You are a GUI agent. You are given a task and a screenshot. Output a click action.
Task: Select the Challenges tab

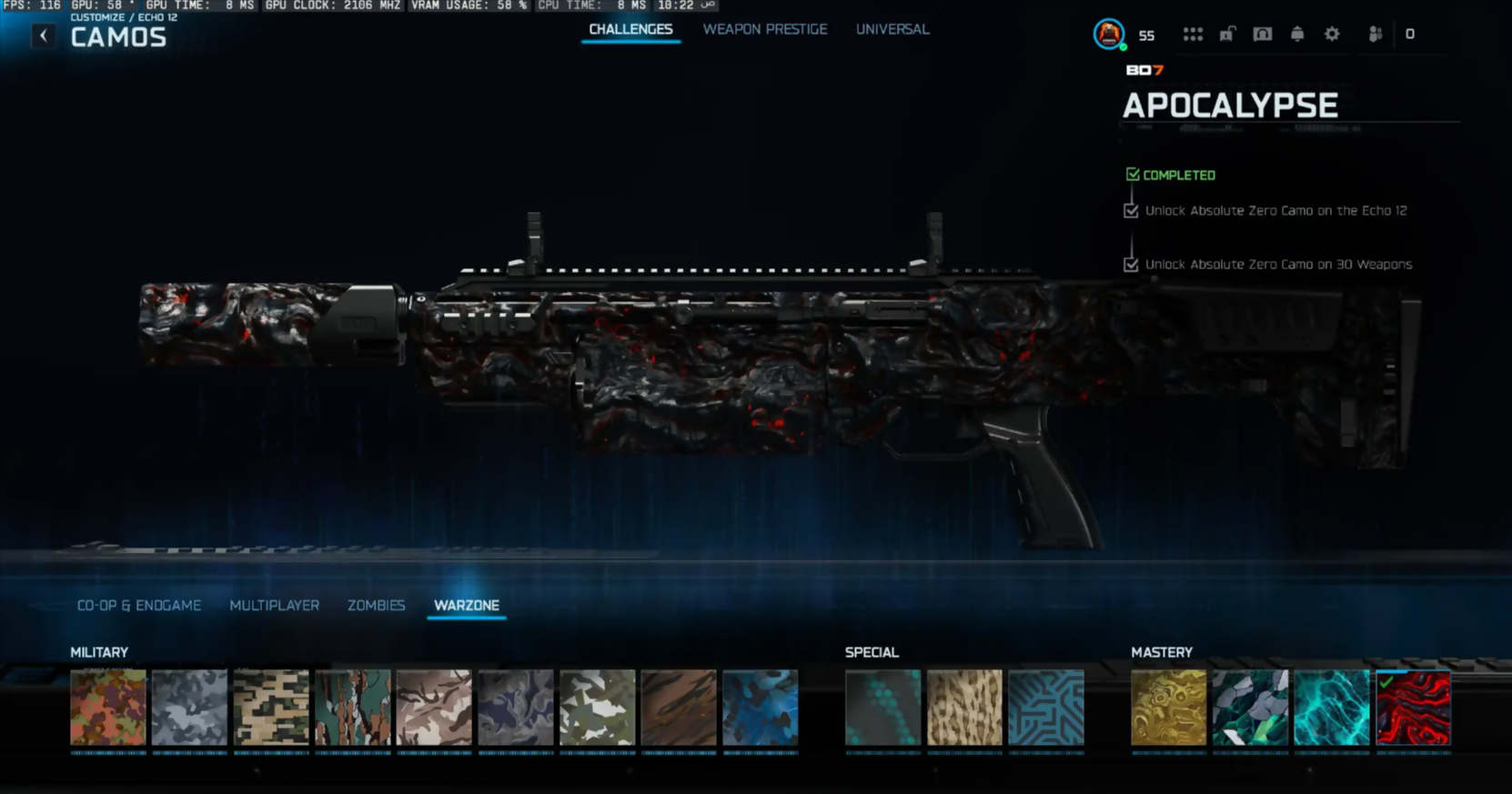630,29
